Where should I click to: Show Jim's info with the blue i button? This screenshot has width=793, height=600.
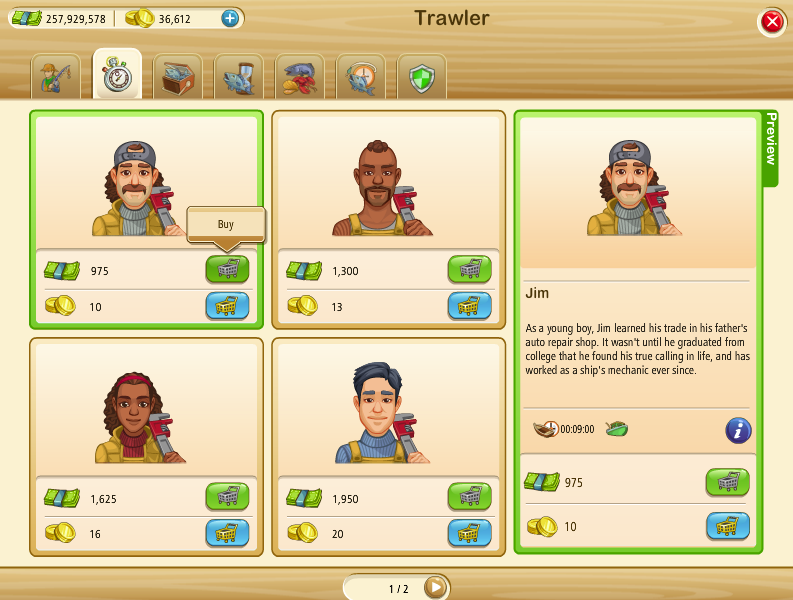[738, 430]
